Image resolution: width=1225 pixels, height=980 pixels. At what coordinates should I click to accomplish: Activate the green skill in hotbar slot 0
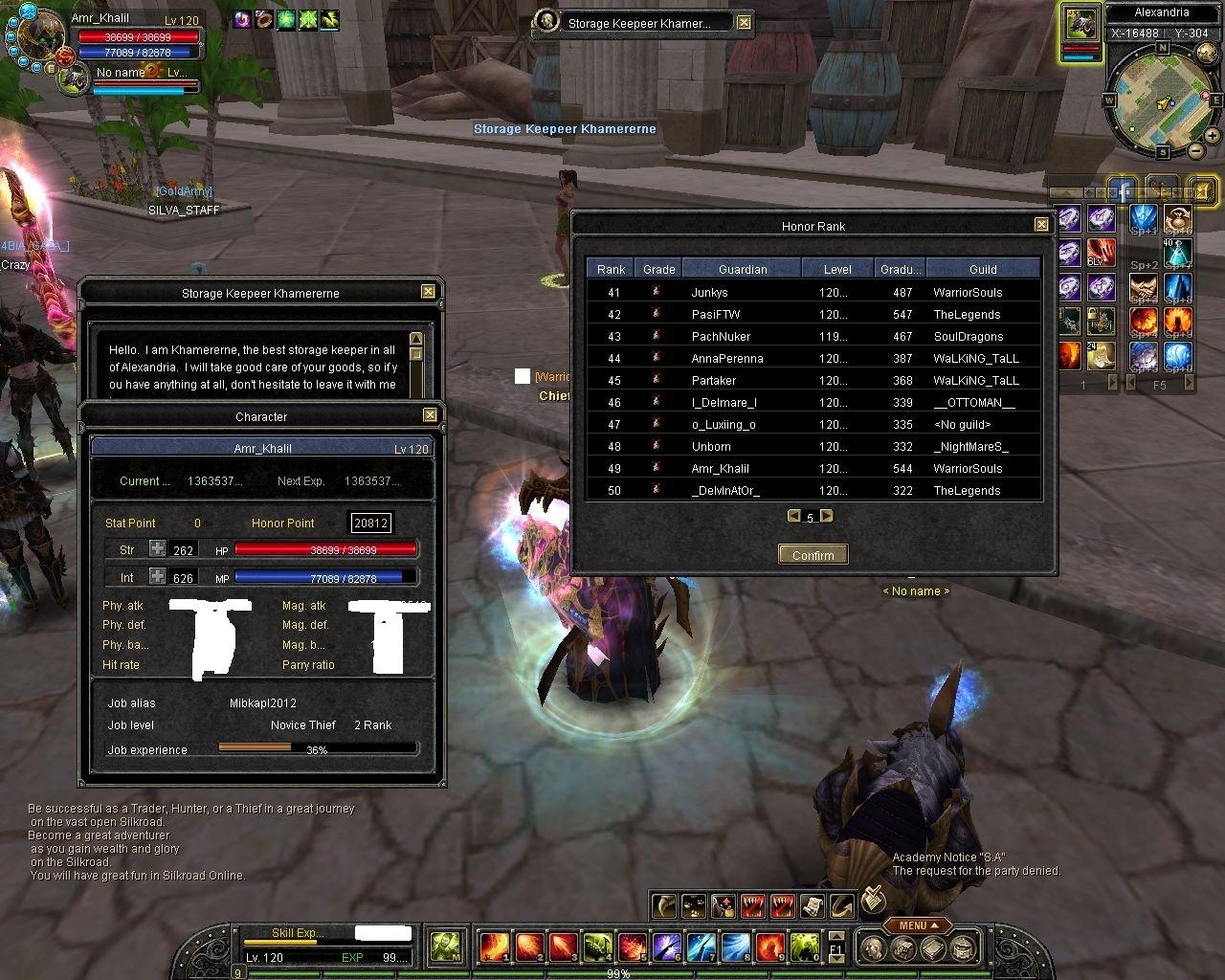[804, 947]
